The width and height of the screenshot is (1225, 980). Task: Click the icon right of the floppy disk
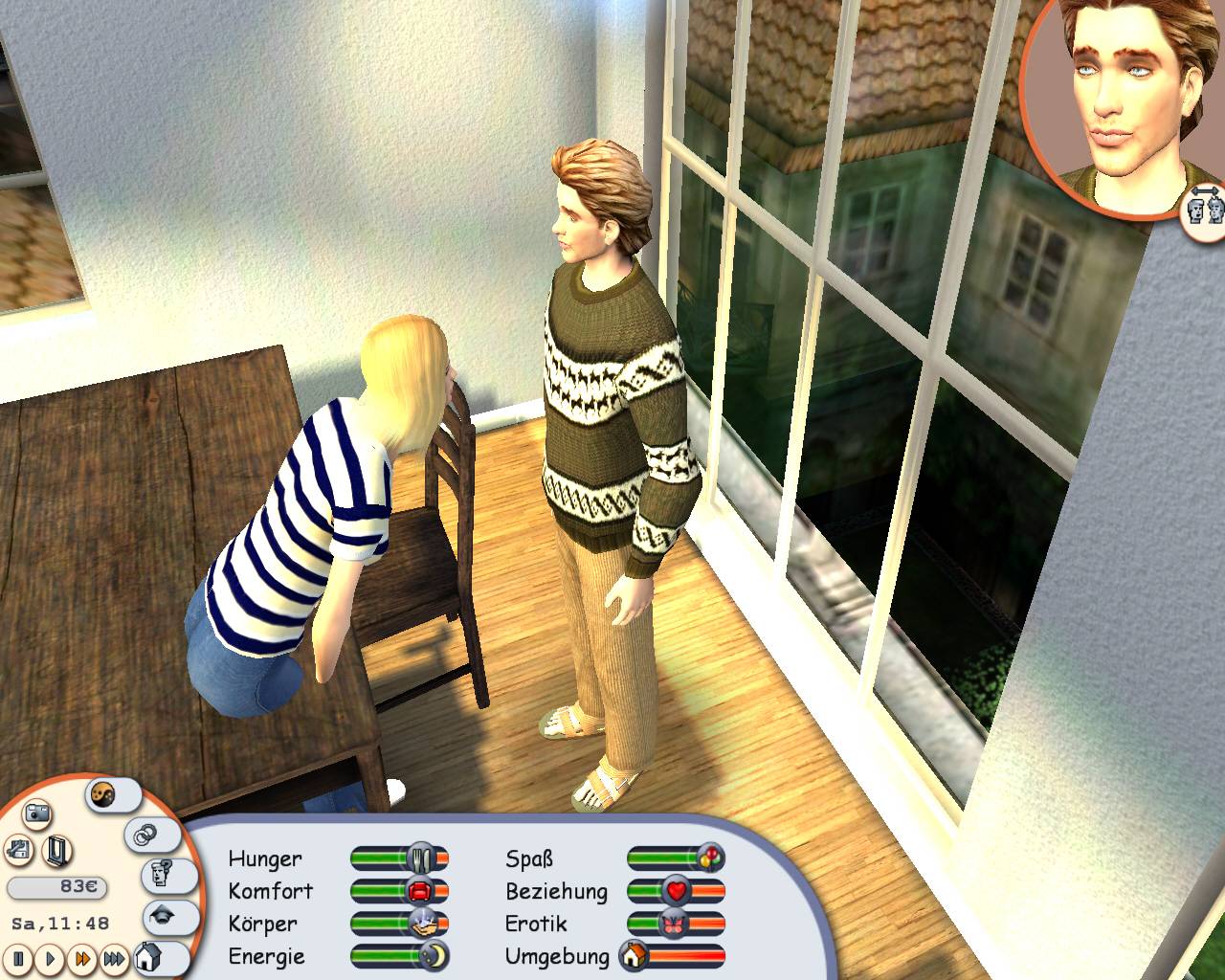pos(55,848)
